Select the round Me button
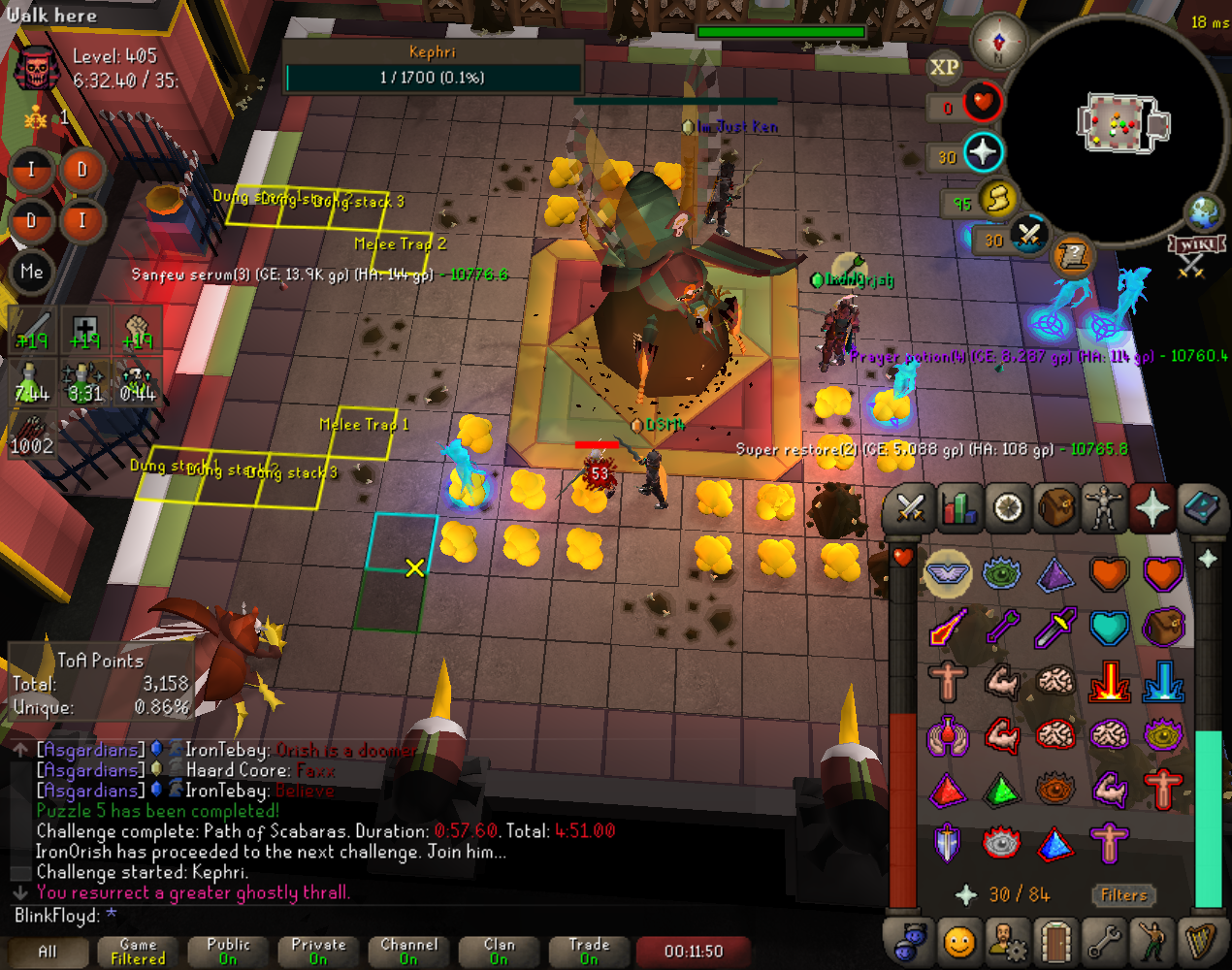The width and height of the screenshot is (1232, 970). 31,272
